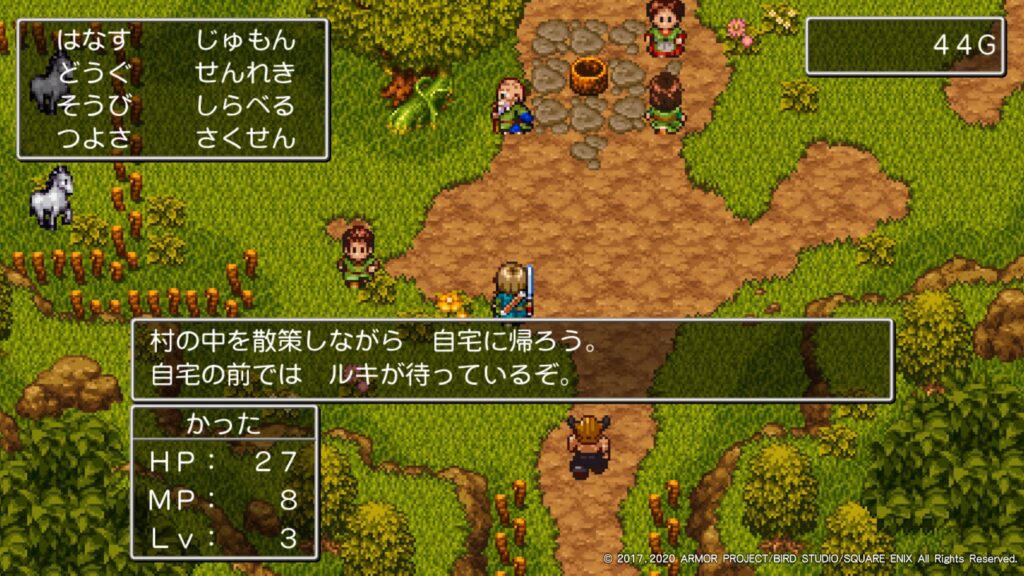Choose the じゅもん (Spell) command
This screenshot has height=576, width=1024.
click(x=245, y=42)
